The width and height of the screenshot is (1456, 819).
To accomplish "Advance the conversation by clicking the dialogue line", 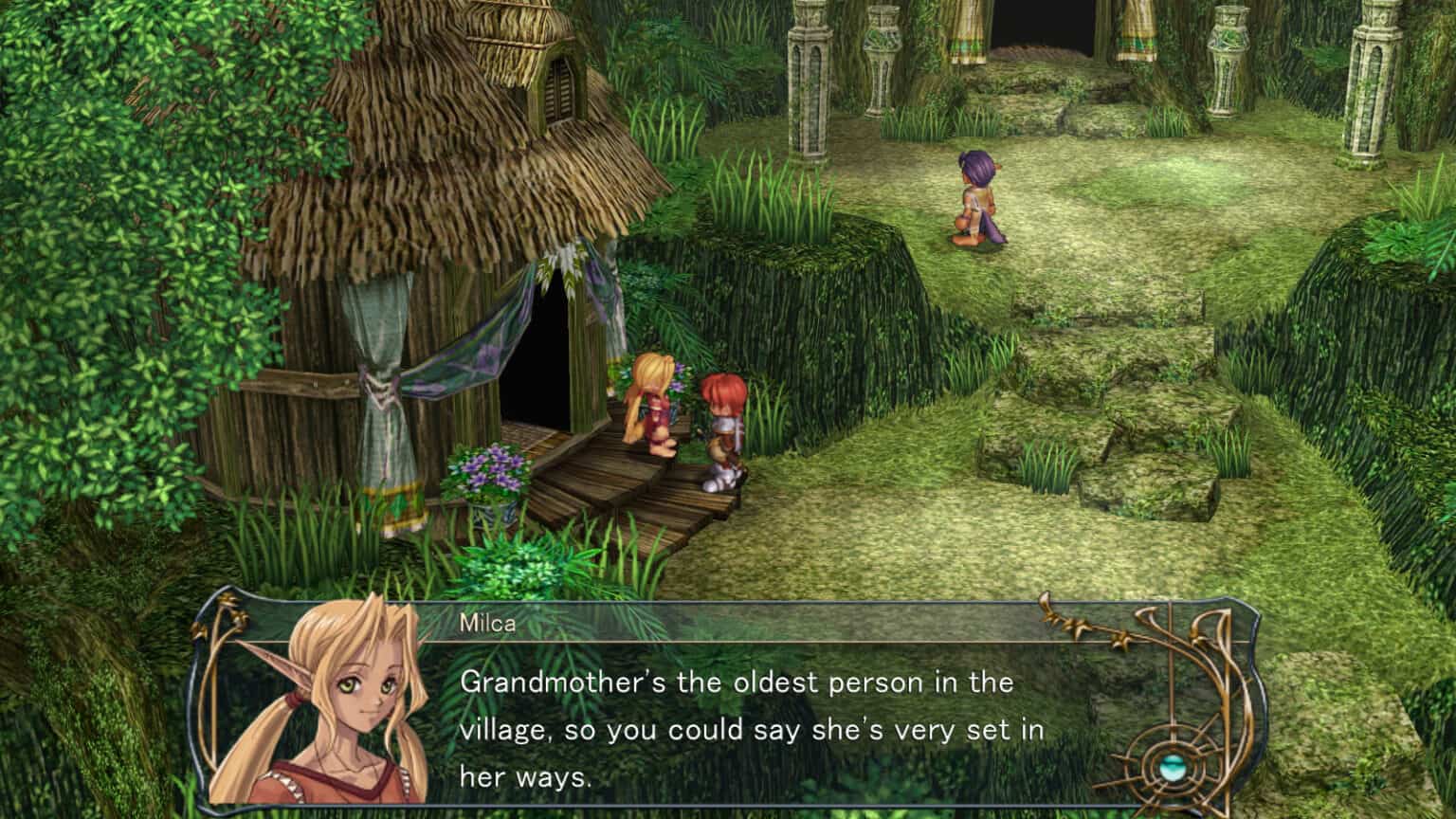I will point(749,682).
